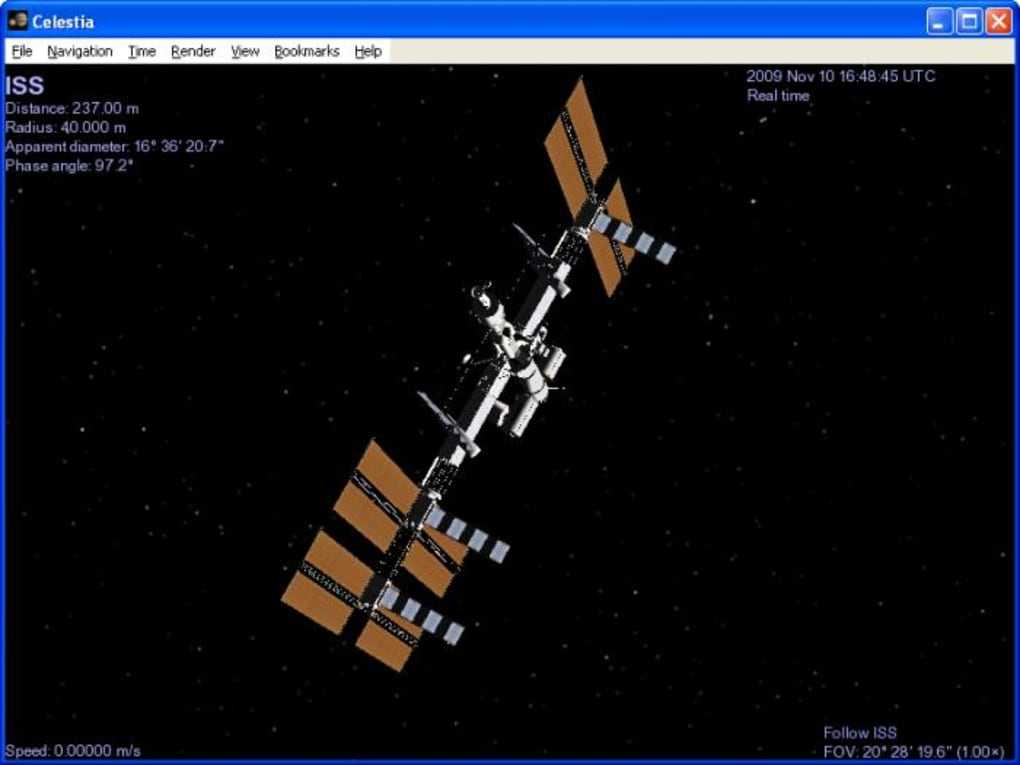Open the Help menu
The width and height of the screenshot is (1020, 765).
click(368, 51)
